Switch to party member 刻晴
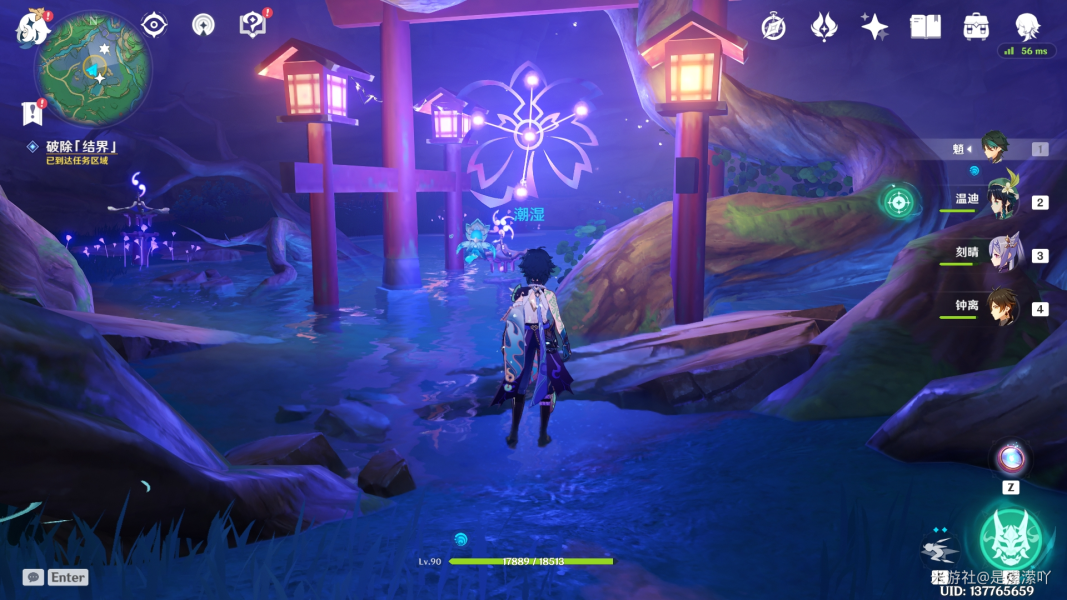 (1003, 254)
